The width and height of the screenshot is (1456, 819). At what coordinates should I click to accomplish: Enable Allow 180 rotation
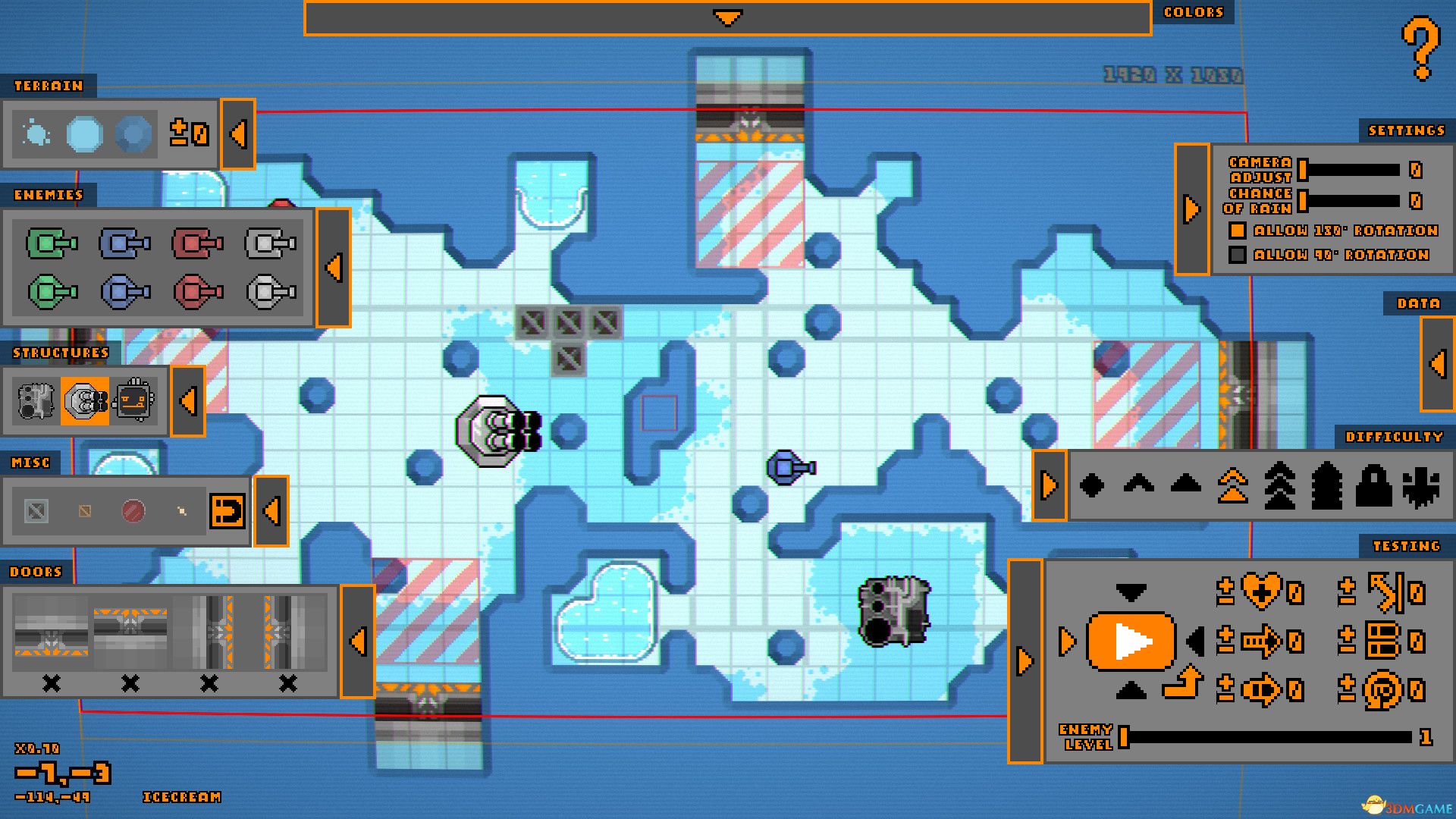coord(1239,231)
